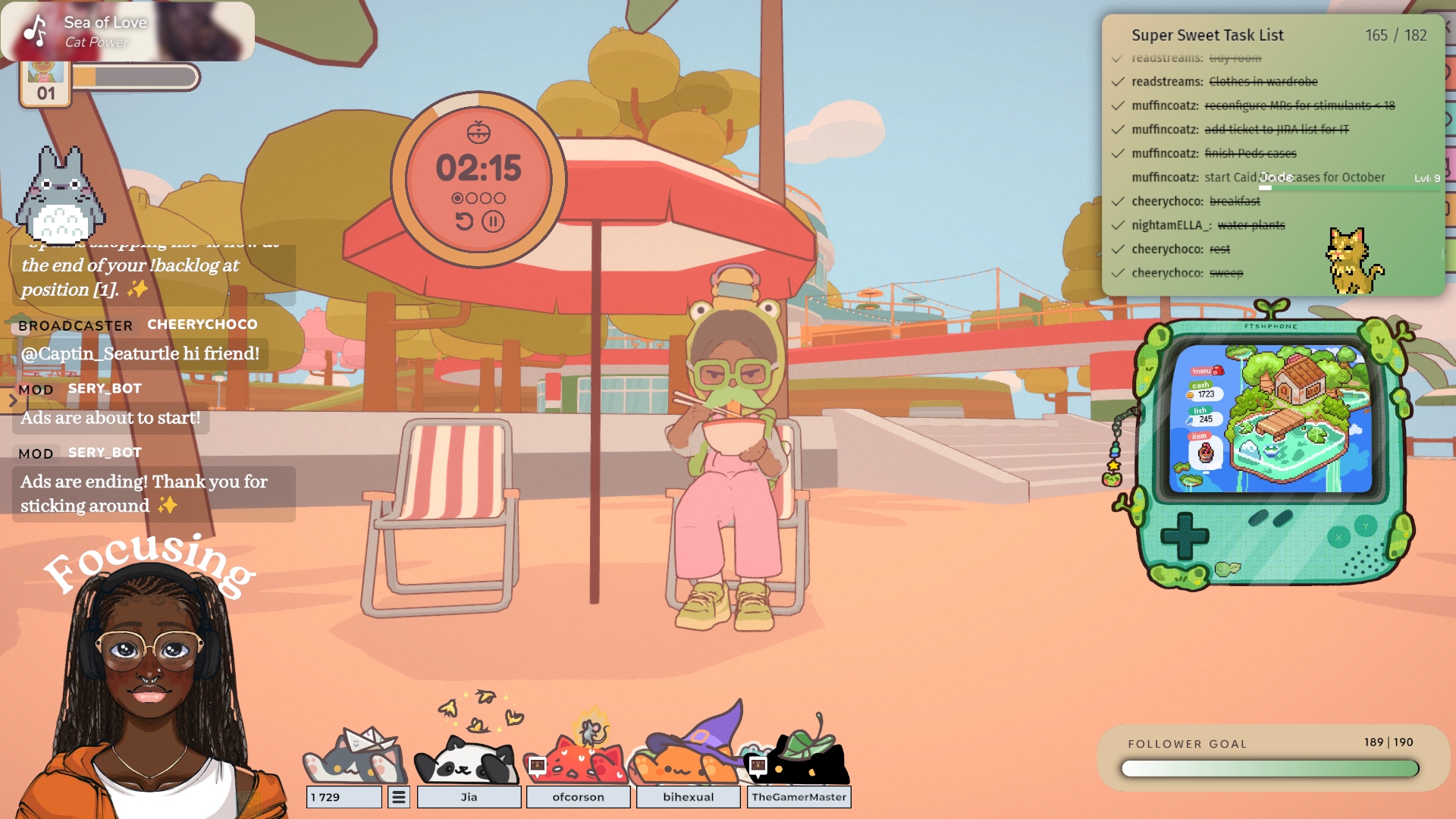Open the Super Sweet Task List header
The height and width of the screenshot is (819, 1456).
coord(1207,35)
